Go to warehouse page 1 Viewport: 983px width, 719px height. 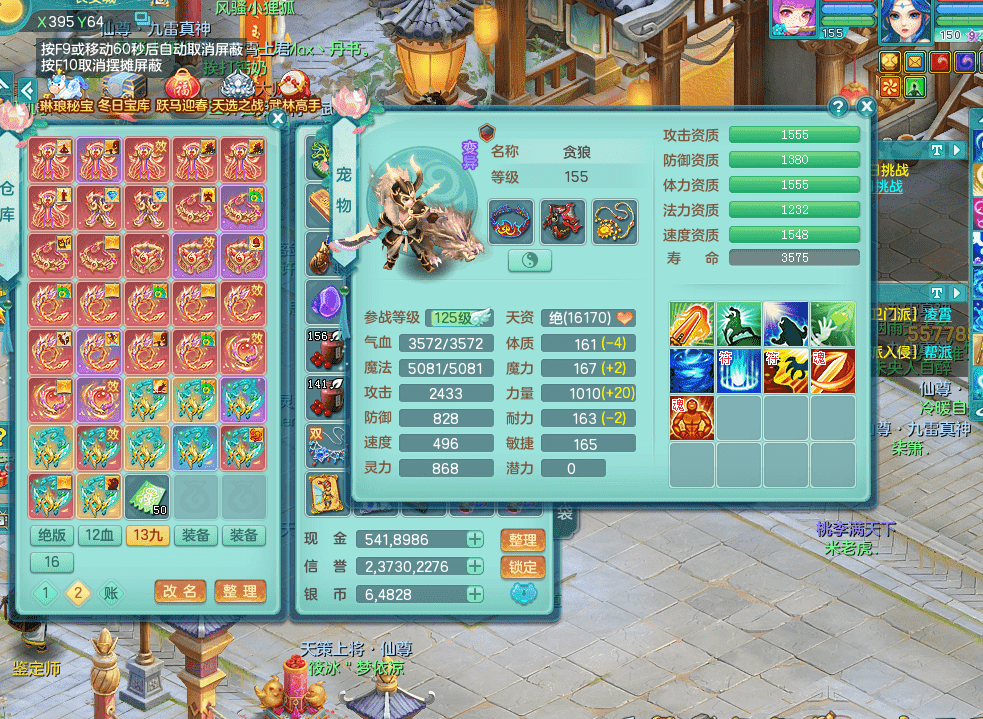pos(45,592)
